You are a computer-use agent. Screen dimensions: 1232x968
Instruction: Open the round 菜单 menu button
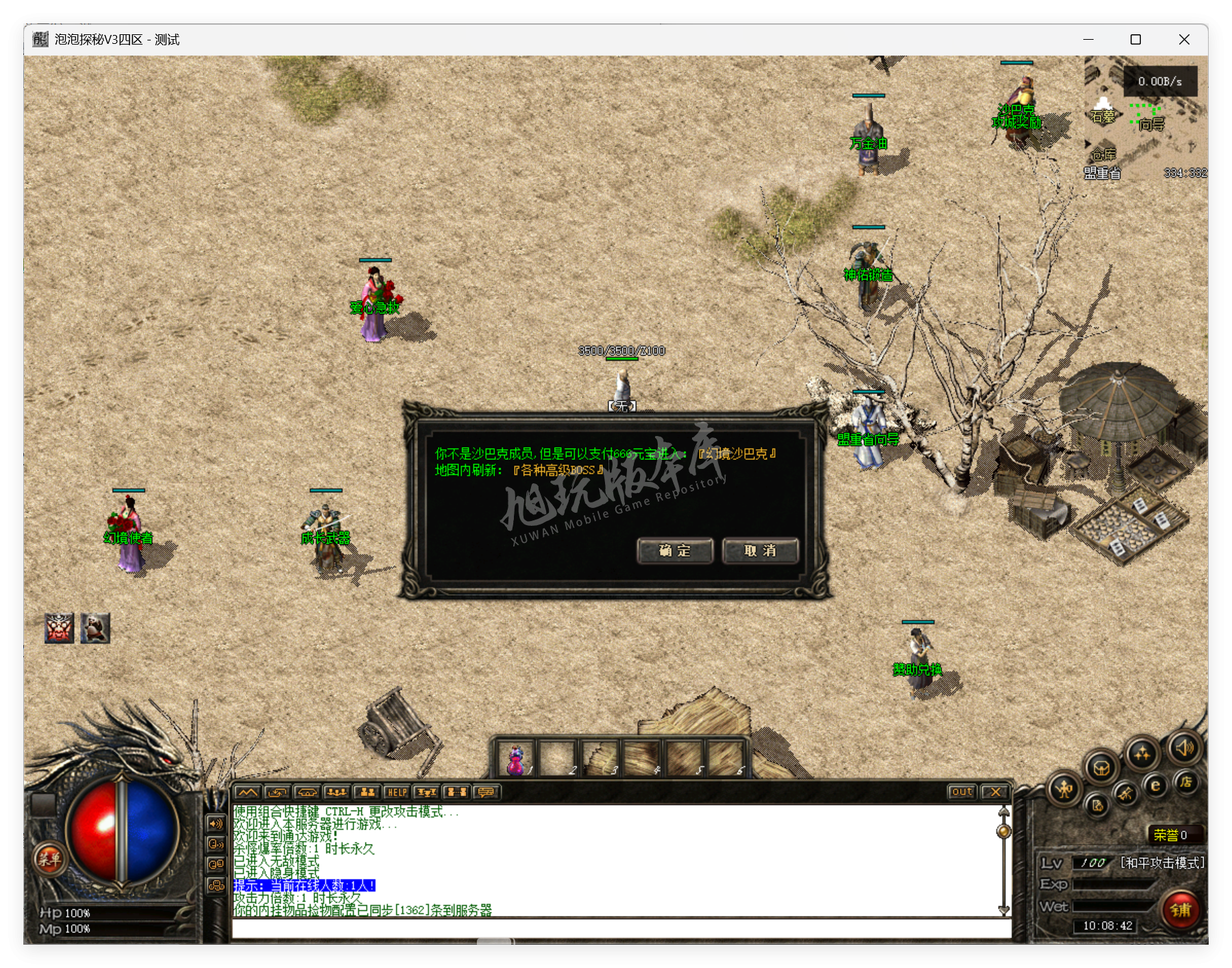[x=49, y=858]
